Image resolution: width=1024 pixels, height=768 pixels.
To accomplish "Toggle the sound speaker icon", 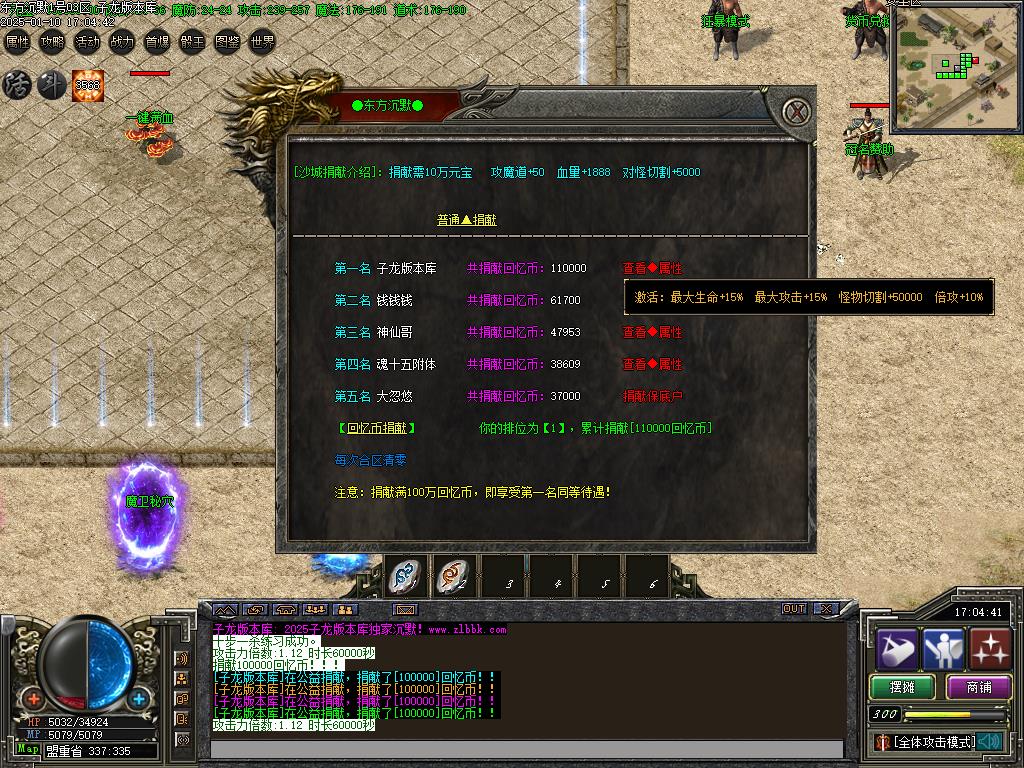I will click(991, 741).
